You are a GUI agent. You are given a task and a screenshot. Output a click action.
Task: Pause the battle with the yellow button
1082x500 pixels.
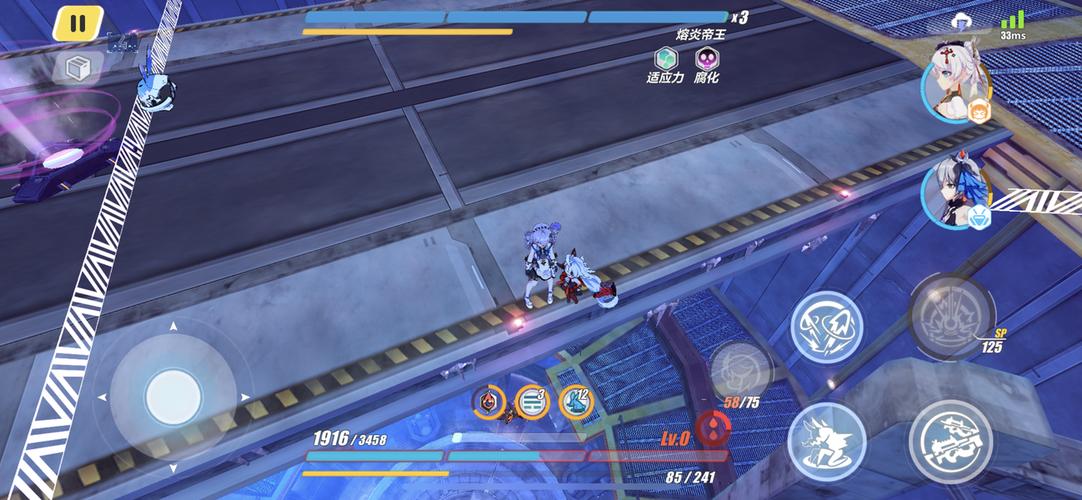click(78, 22)
